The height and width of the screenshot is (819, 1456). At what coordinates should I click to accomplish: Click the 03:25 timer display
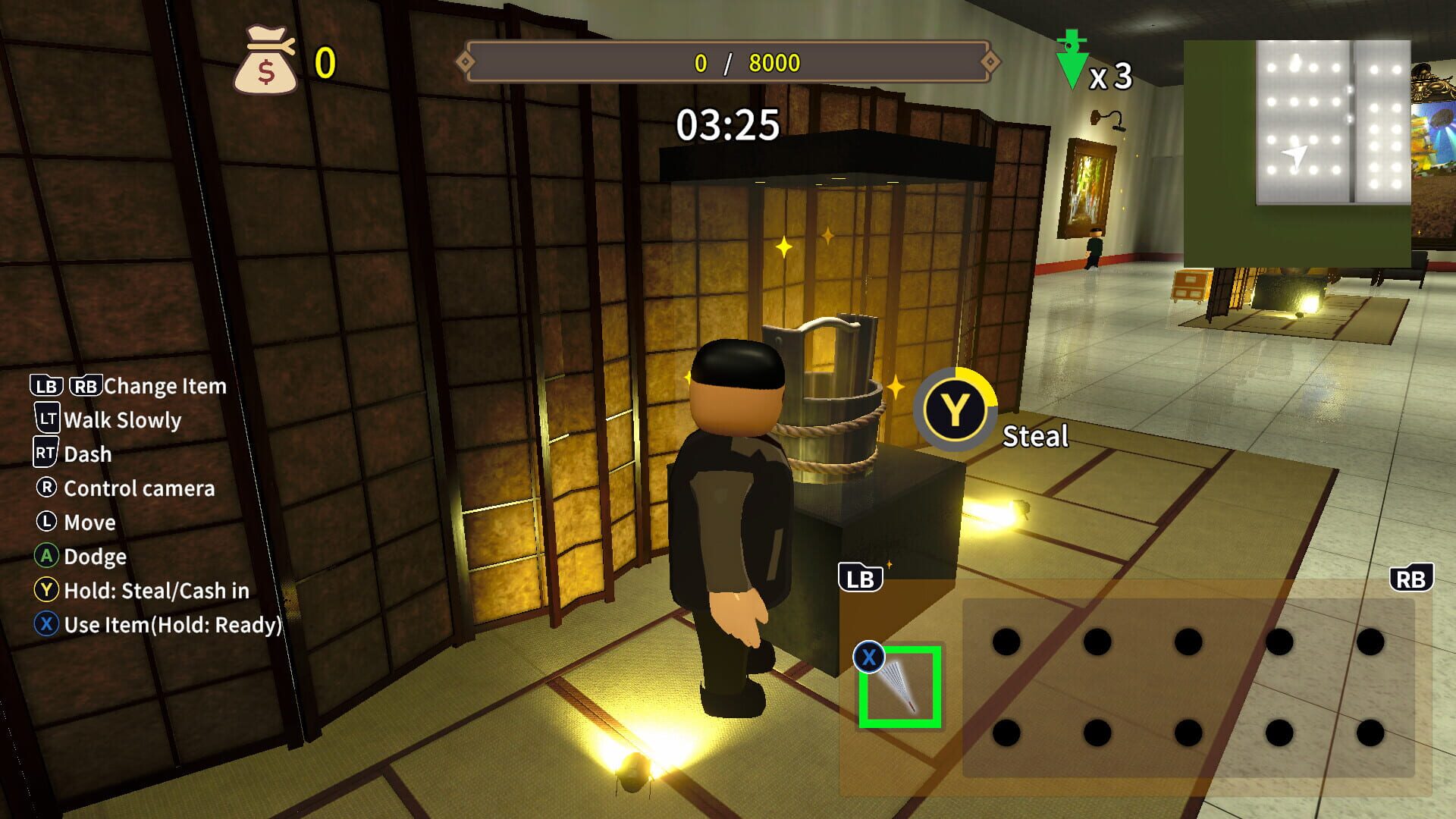tap(726, 122)
